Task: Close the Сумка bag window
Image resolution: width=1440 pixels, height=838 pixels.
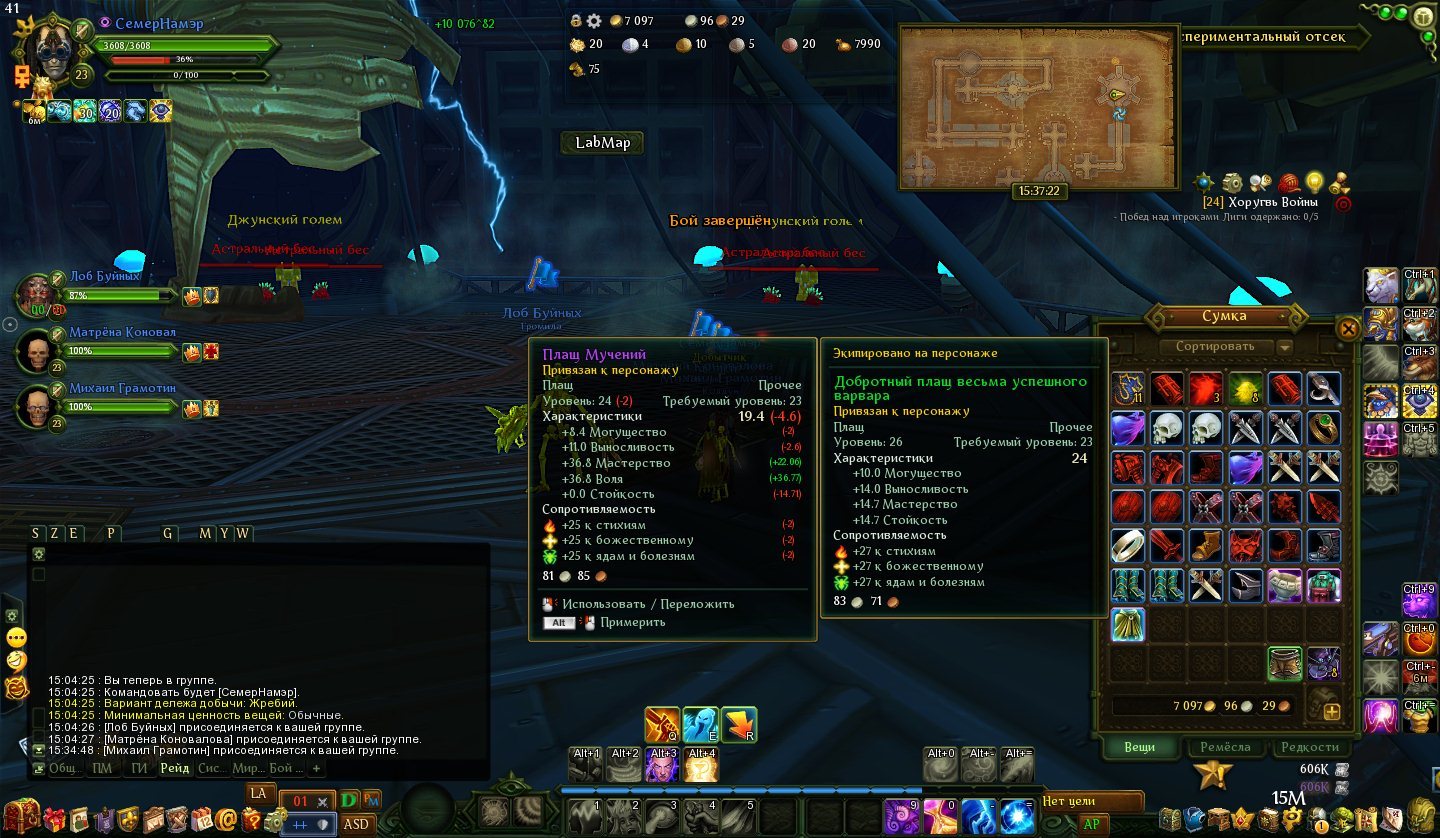Action: coord(1348,328)
